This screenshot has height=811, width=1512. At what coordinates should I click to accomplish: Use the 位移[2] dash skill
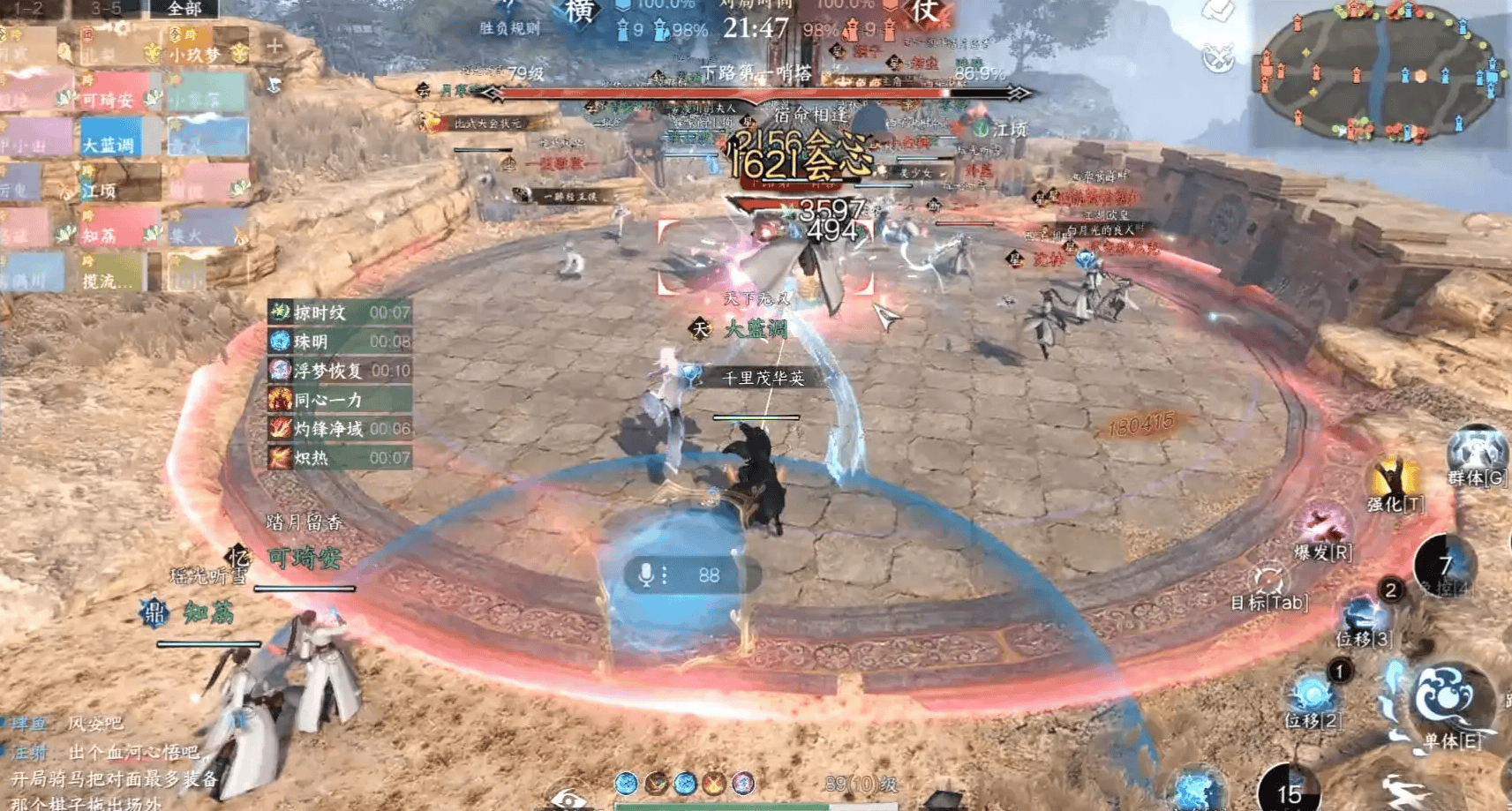tap(1313, 697)
